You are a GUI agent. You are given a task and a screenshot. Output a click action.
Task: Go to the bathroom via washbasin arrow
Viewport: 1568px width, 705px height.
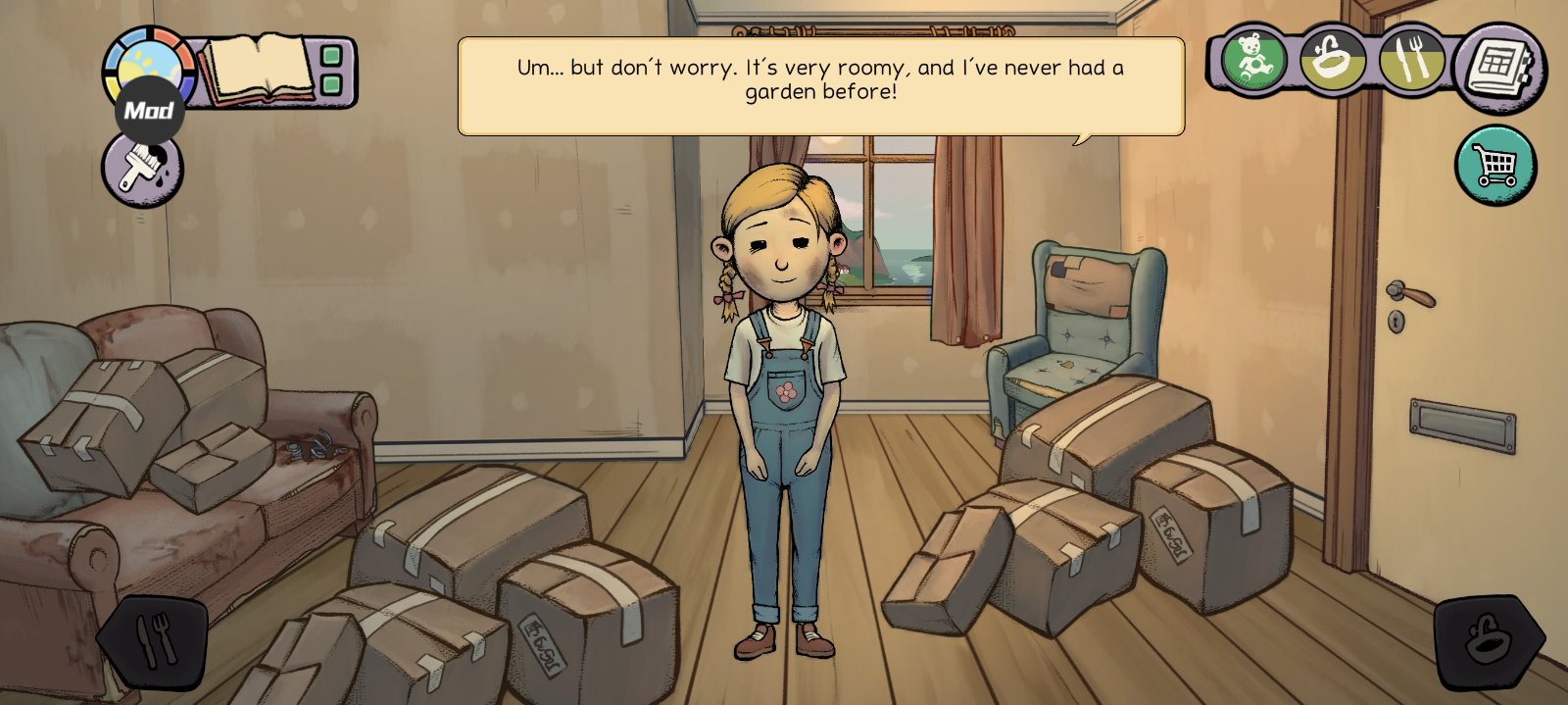point(1489,642)
